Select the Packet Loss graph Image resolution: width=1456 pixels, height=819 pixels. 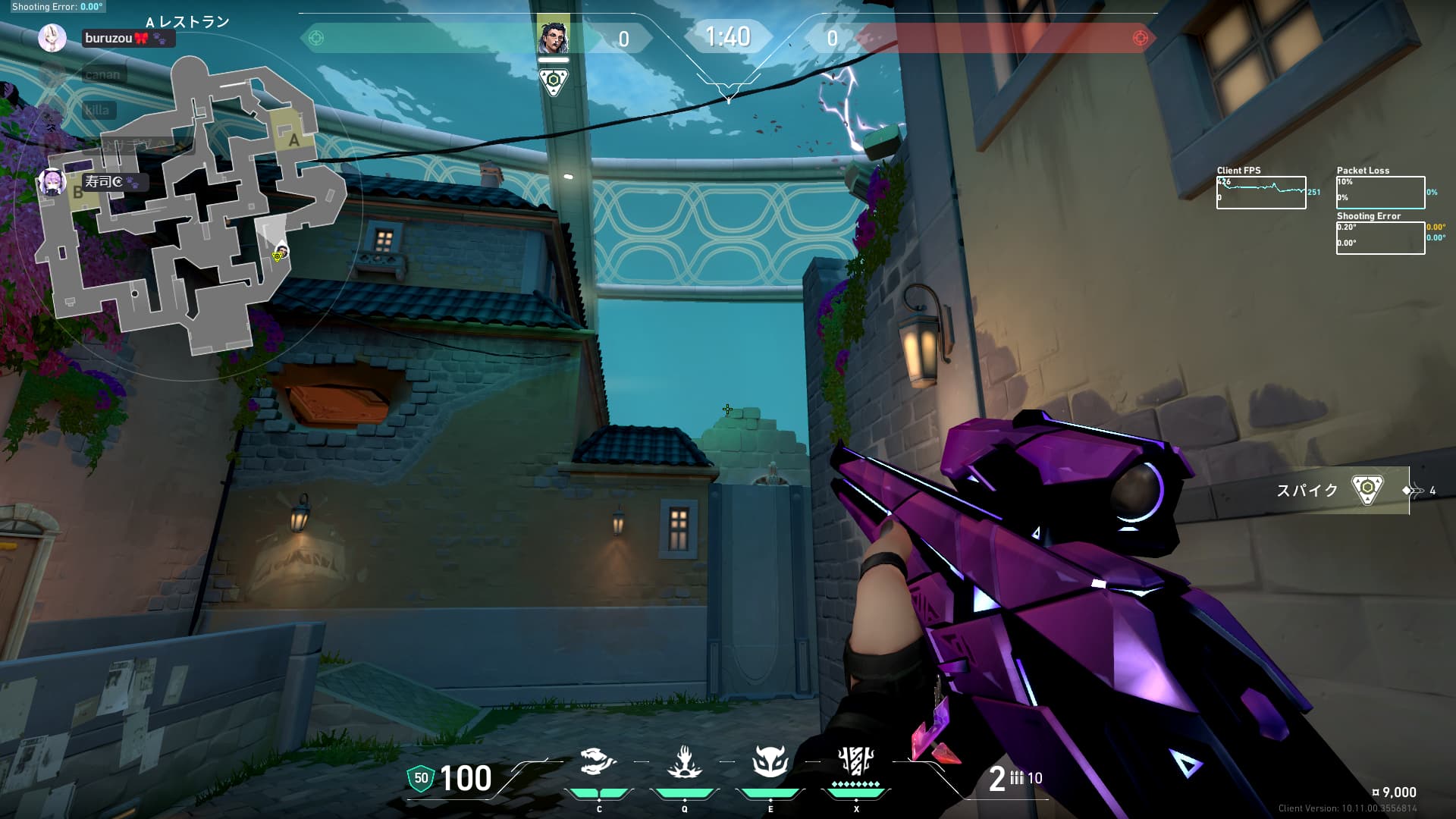pos(1380,193)
